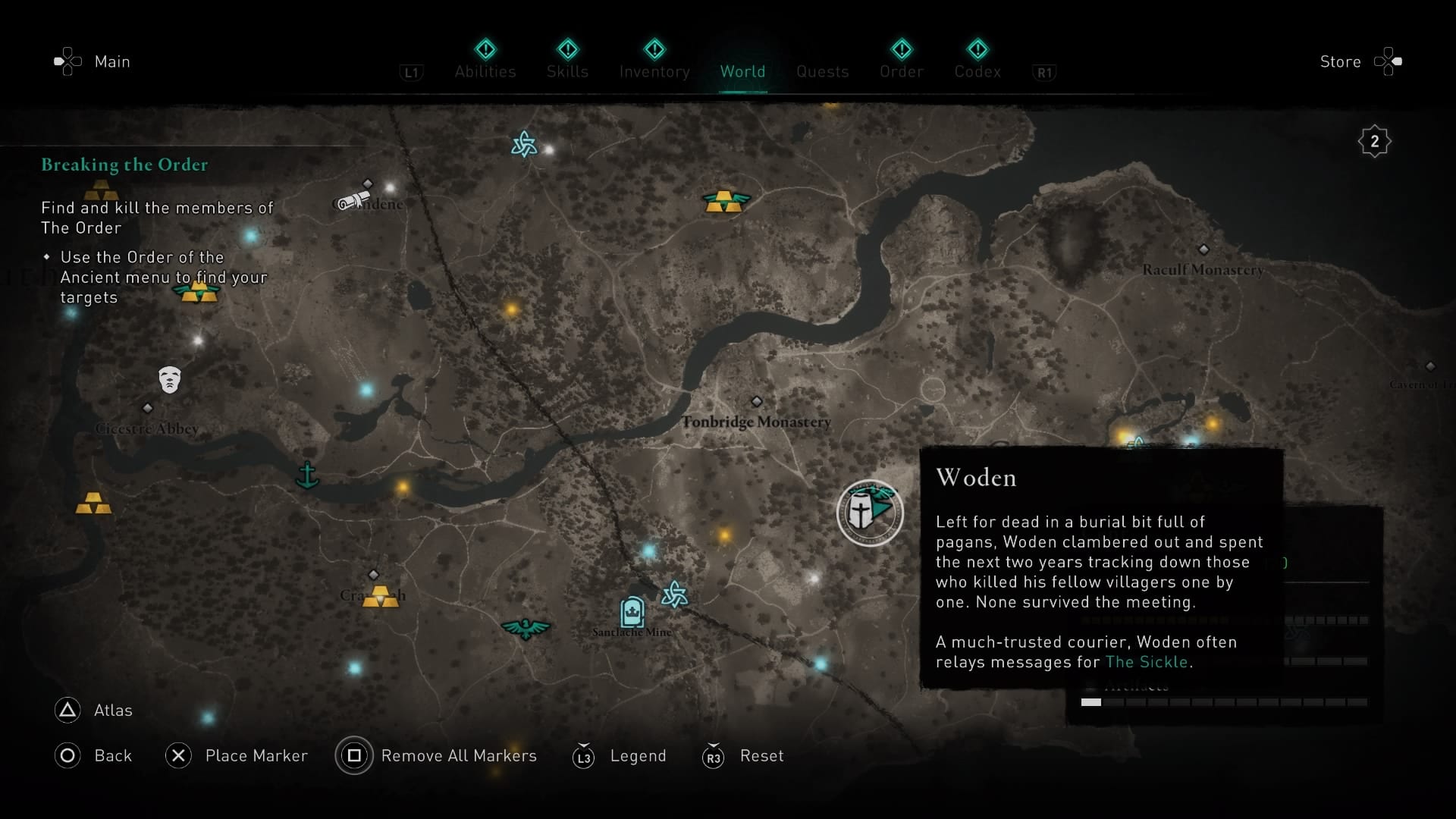Screen dimensions: 1456x819
Task: Select the mystery icon near the top of the map
Action: point(524,144)
